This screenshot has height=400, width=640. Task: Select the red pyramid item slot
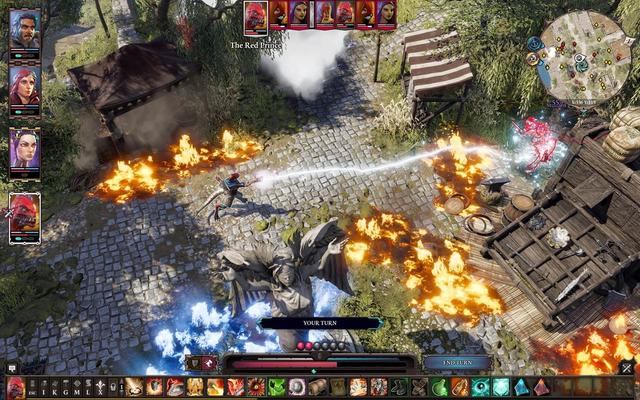[x=541, y=387]
